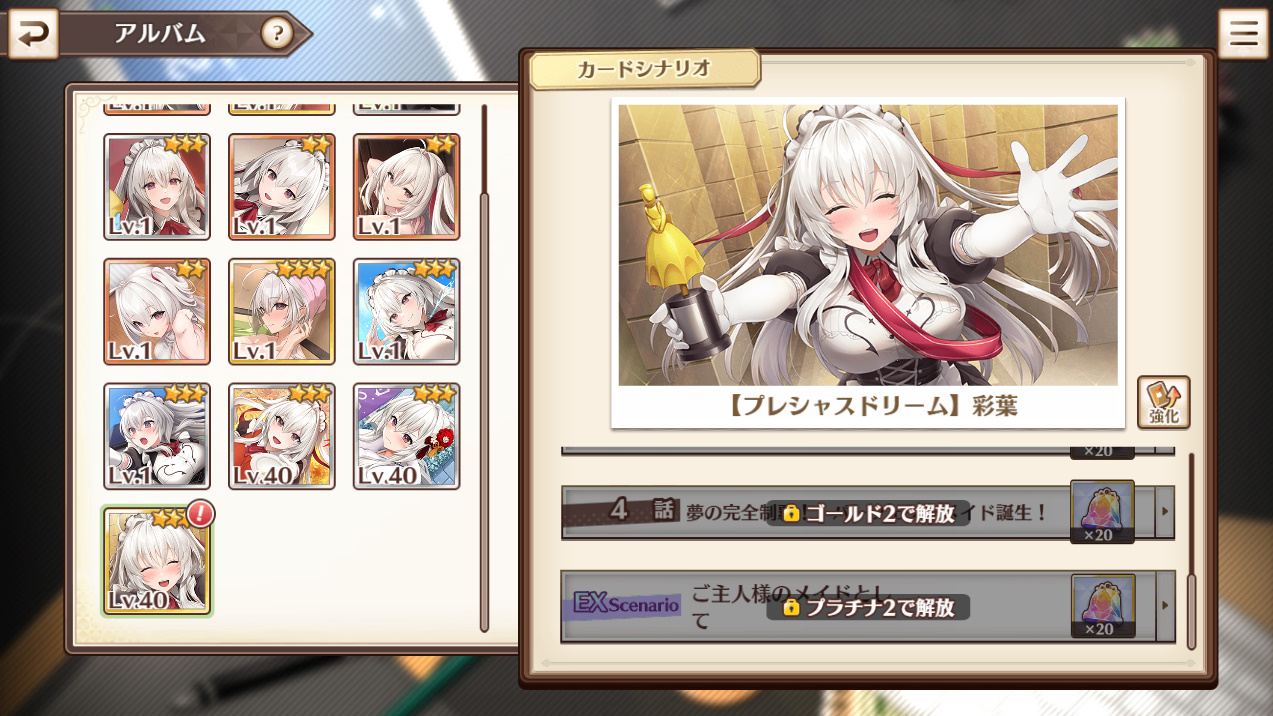Go back with the return arrow button
Screen dimensions: 1273x716
point(33,35)
